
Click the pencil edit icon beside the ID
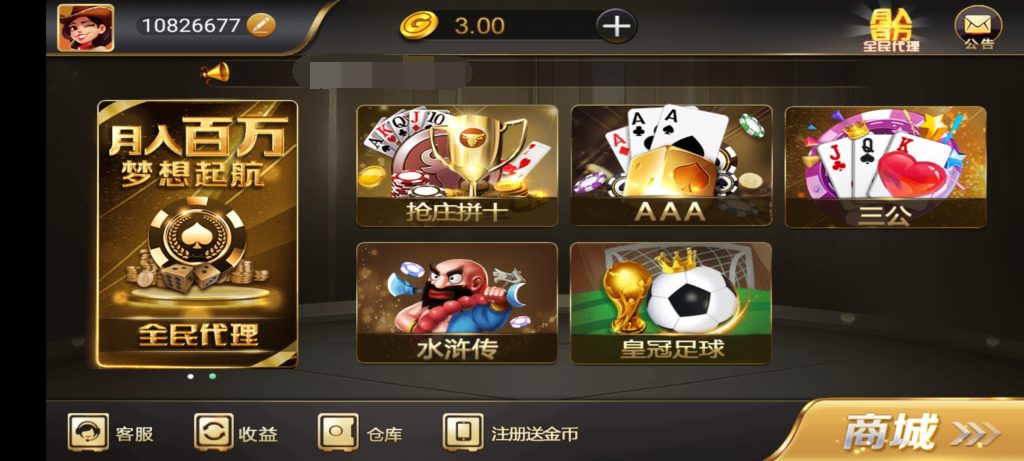(260, 25)
